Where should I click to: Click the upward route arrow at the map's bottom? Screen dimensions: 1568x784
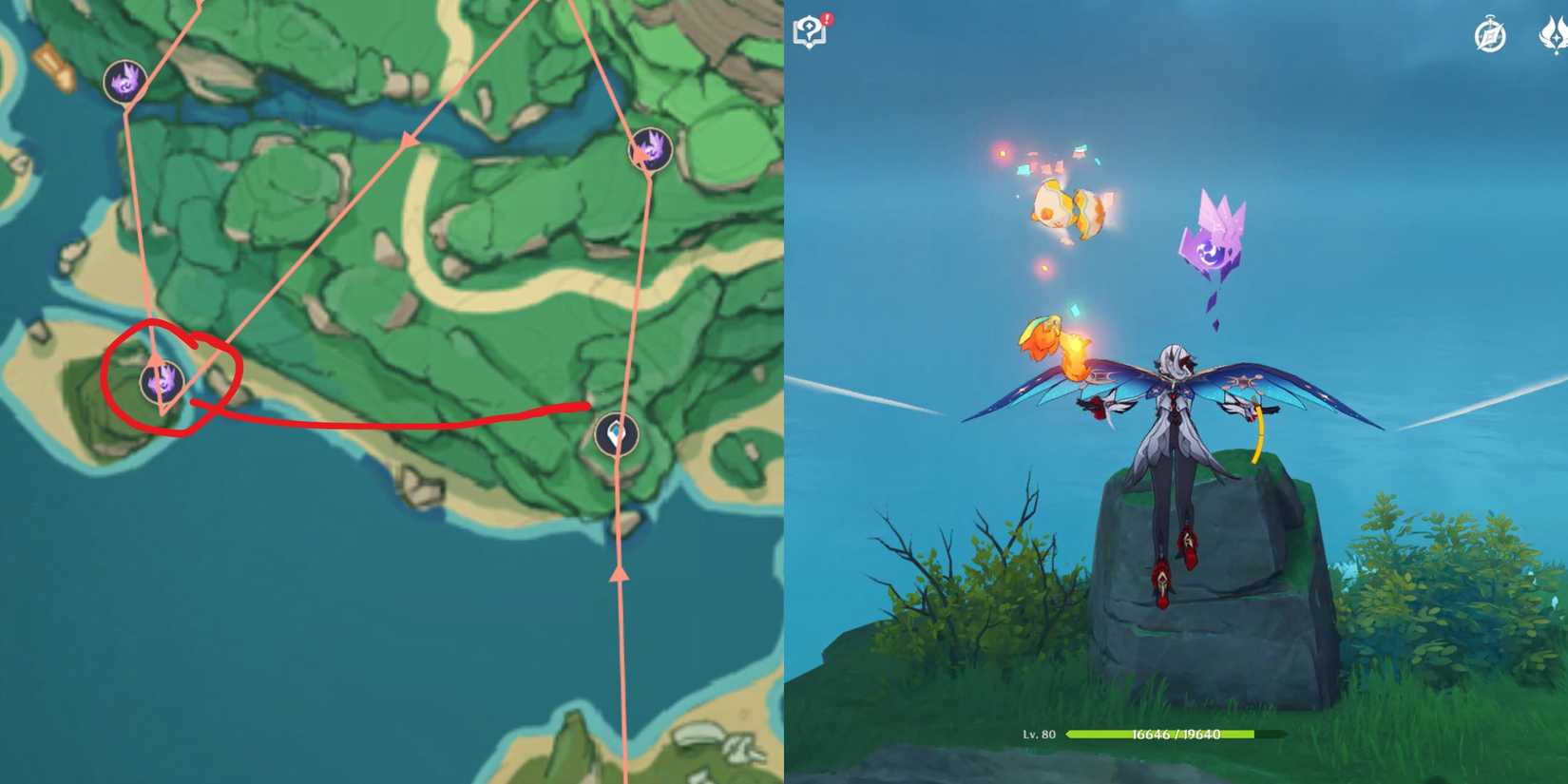pyautogui.click(x=619, y=573)
